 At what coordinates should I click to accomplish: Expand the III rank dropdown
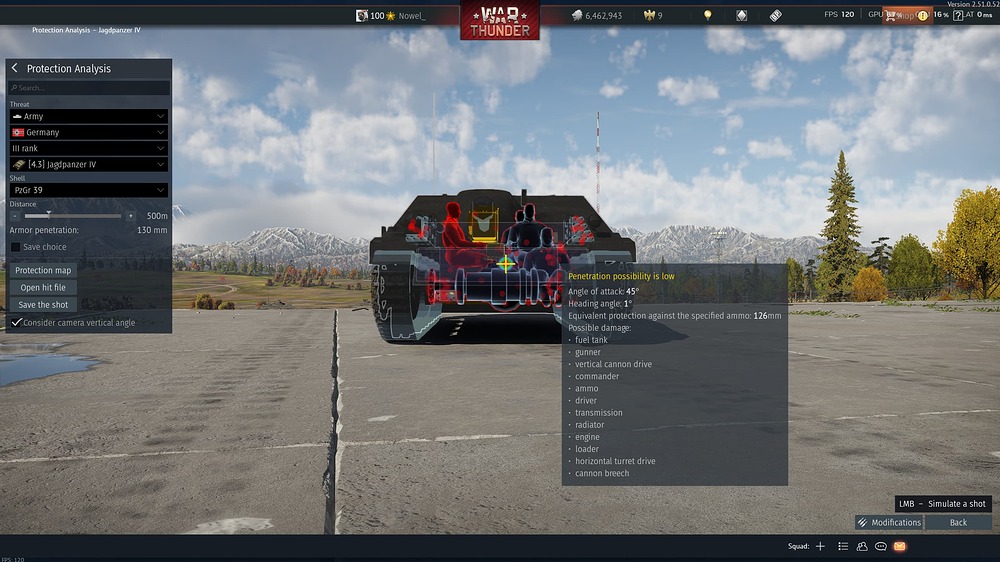(x=88, y=148)
